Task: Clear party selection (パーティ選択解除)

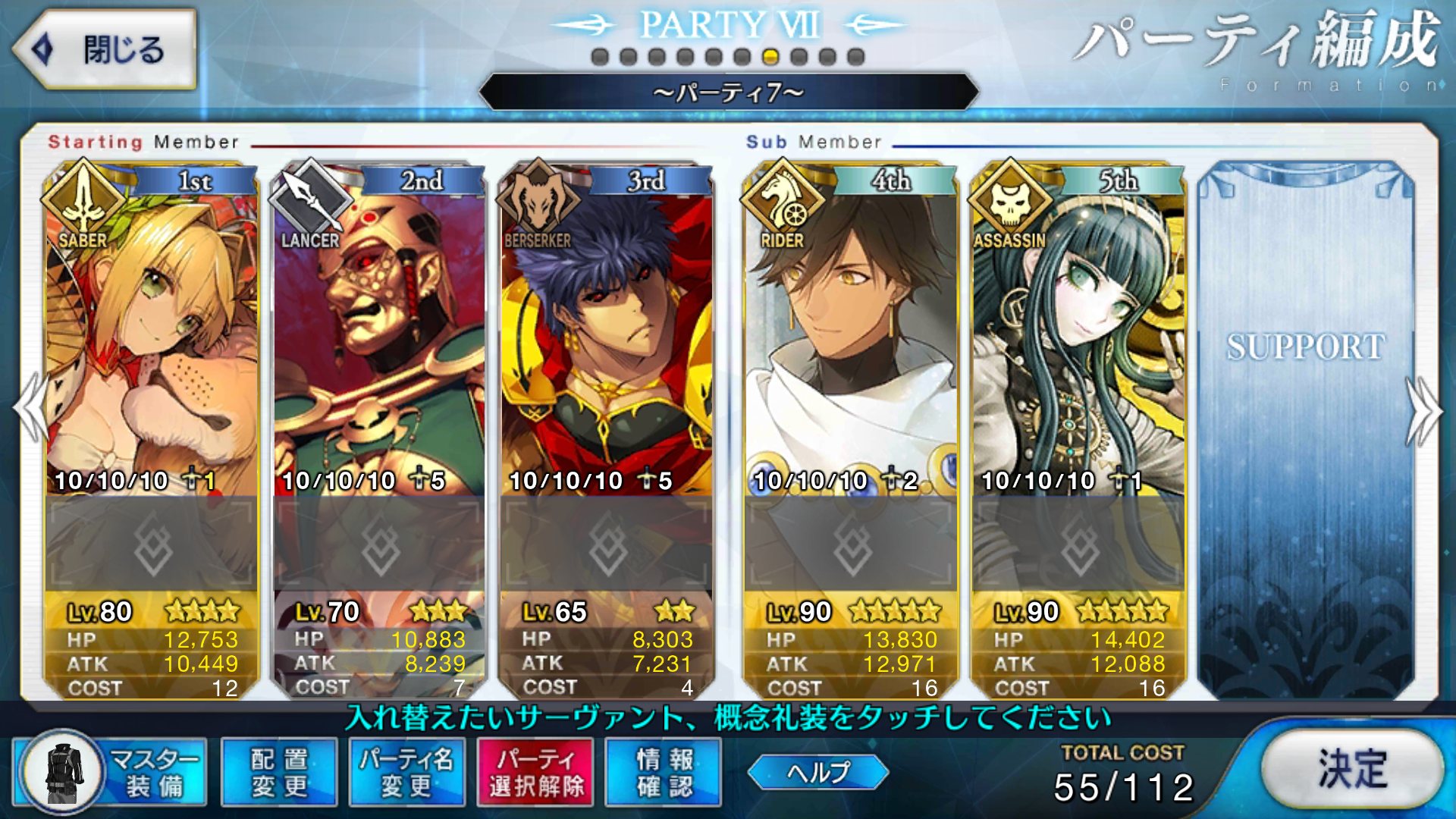Action: [535, 772]
